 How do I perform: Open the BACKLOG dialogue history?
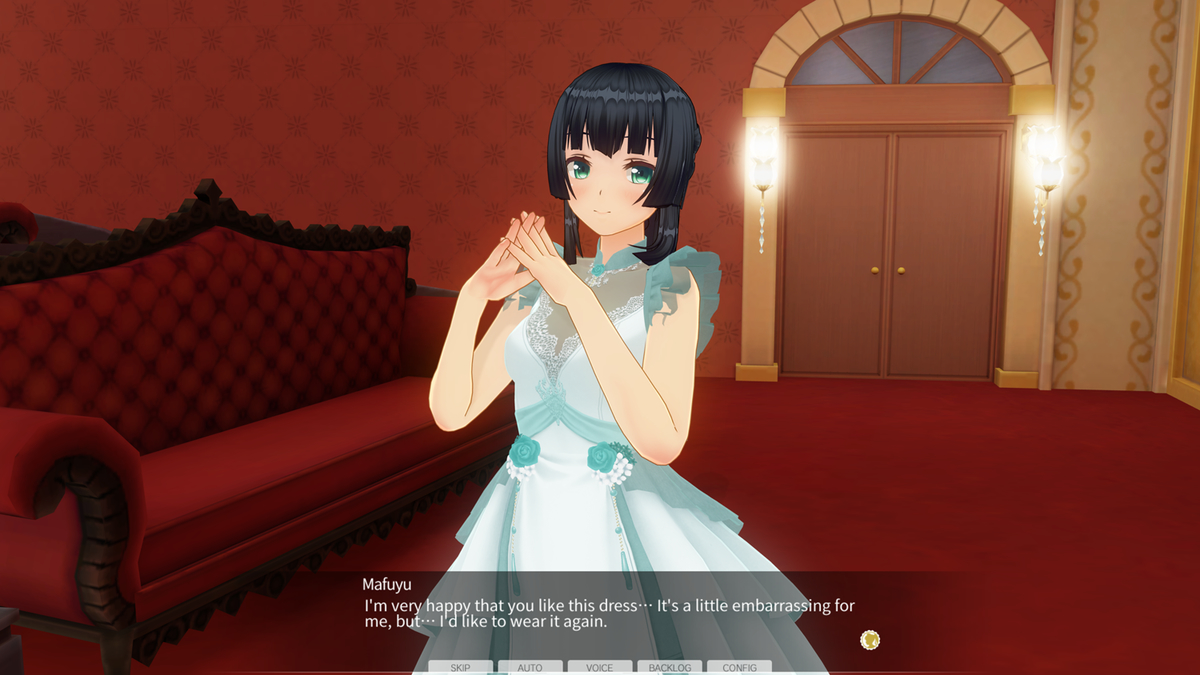(x=670, y=667)
